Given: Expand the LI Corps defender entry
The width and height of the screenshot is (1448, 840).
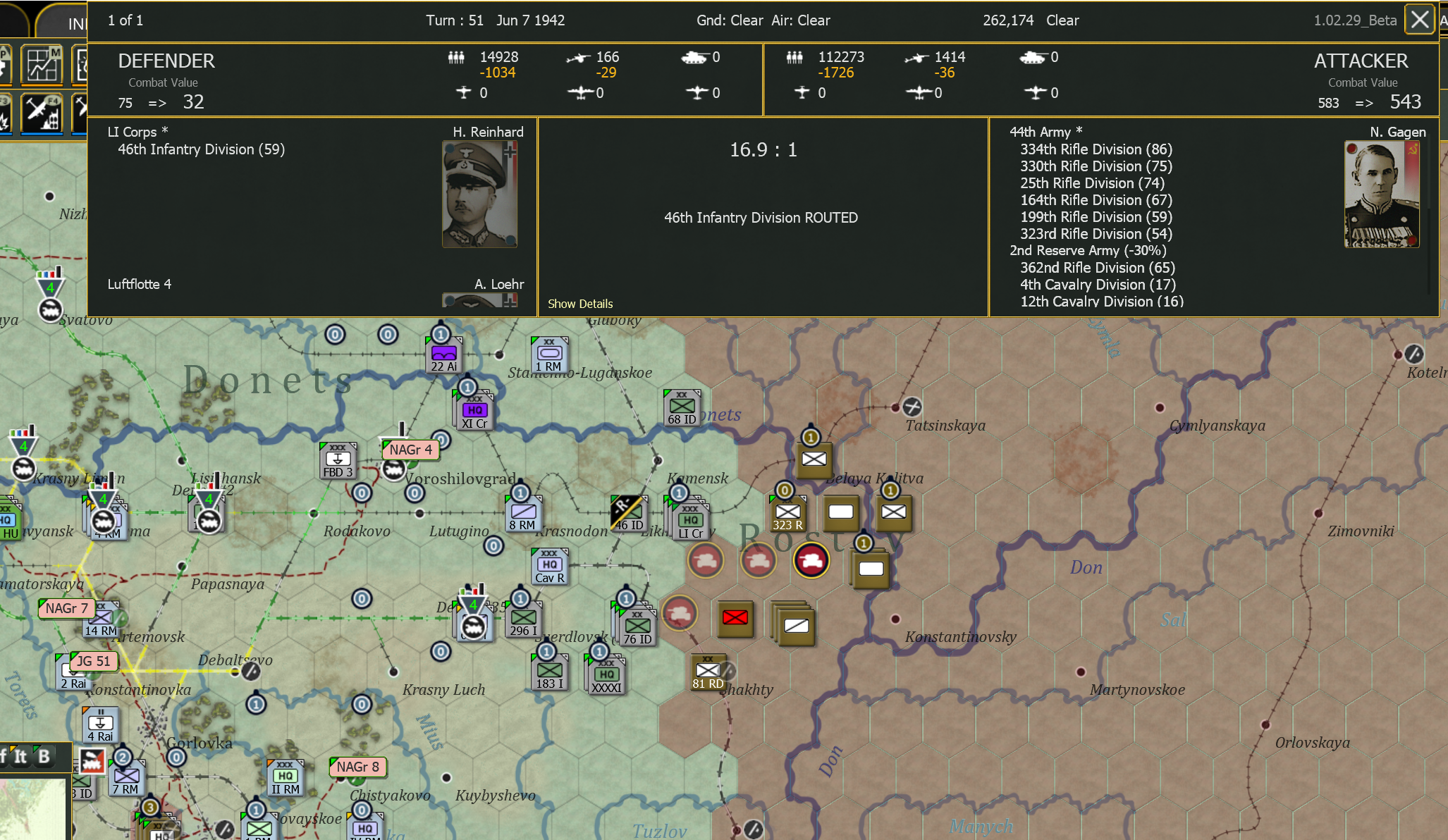Looking at the screenshot, I should 136,132.
